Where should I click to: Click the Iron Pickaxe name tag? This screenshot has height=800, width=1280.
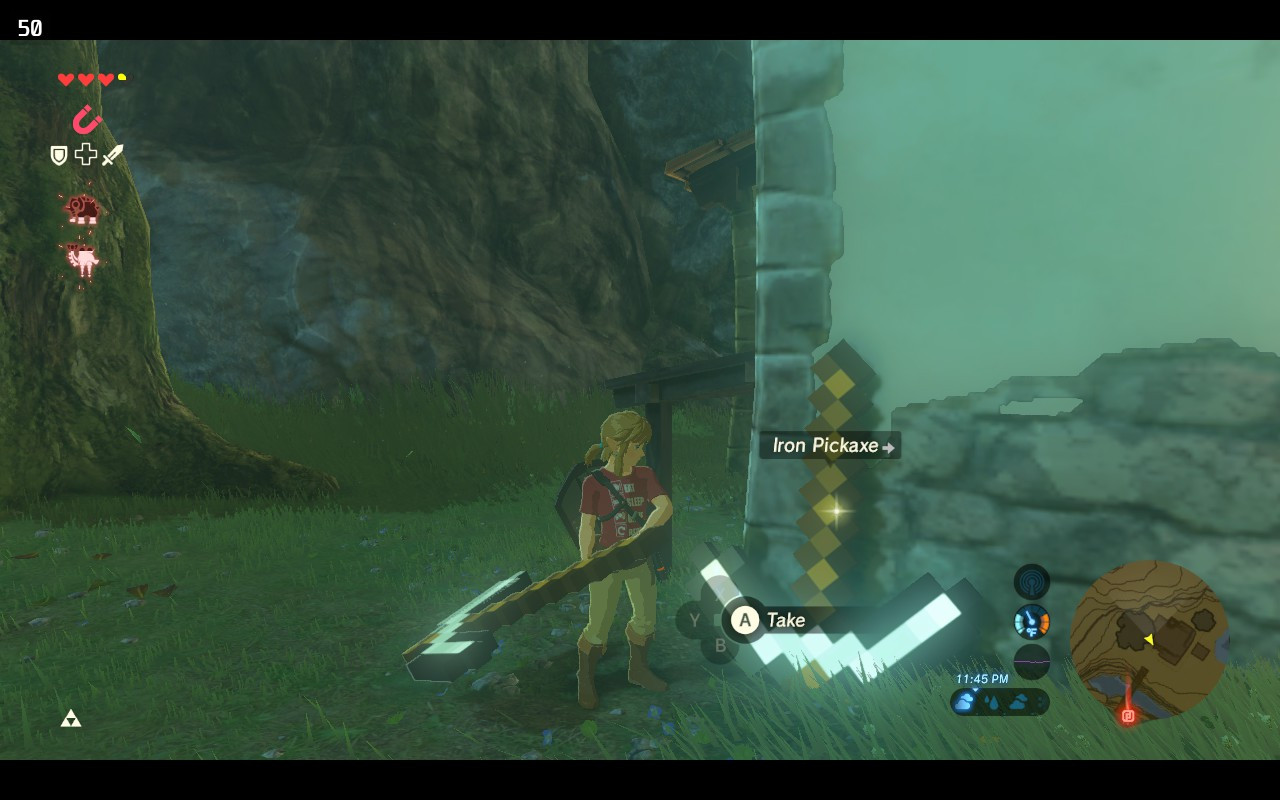click(825, 445)
